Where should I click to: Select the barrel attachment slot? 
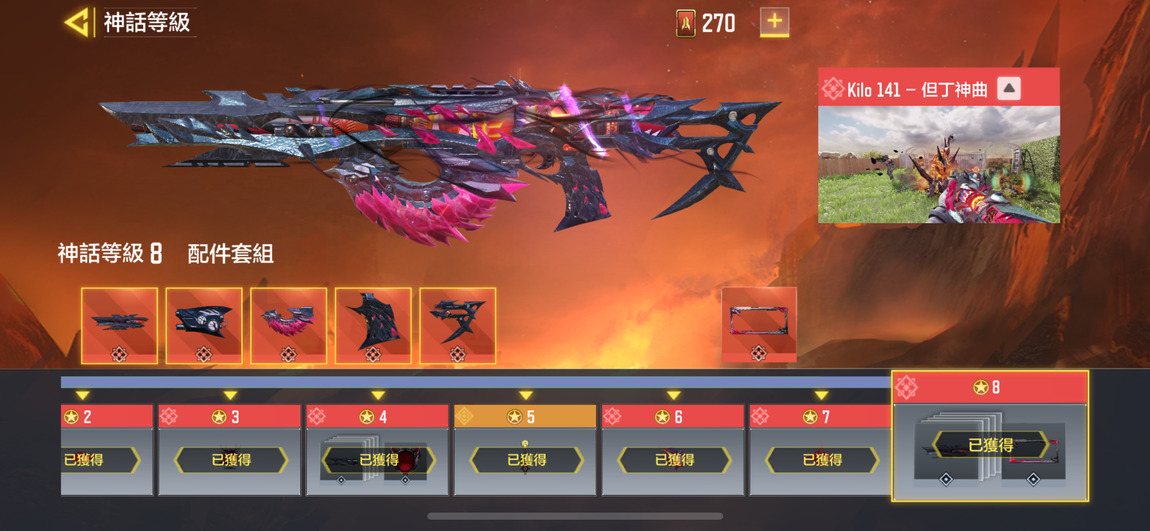119,325
